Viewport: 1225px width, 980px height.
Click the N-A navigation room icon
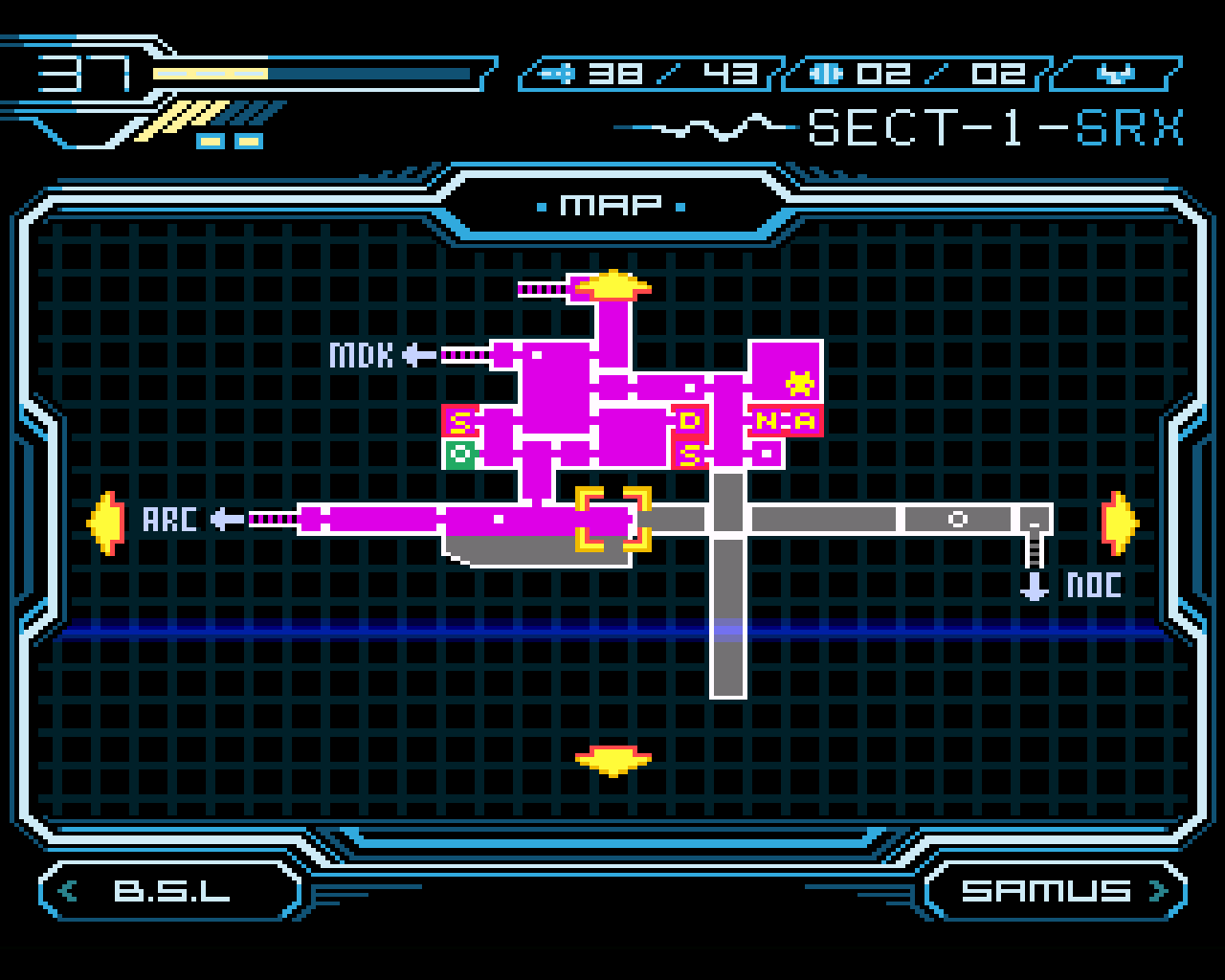coord(785,421)
